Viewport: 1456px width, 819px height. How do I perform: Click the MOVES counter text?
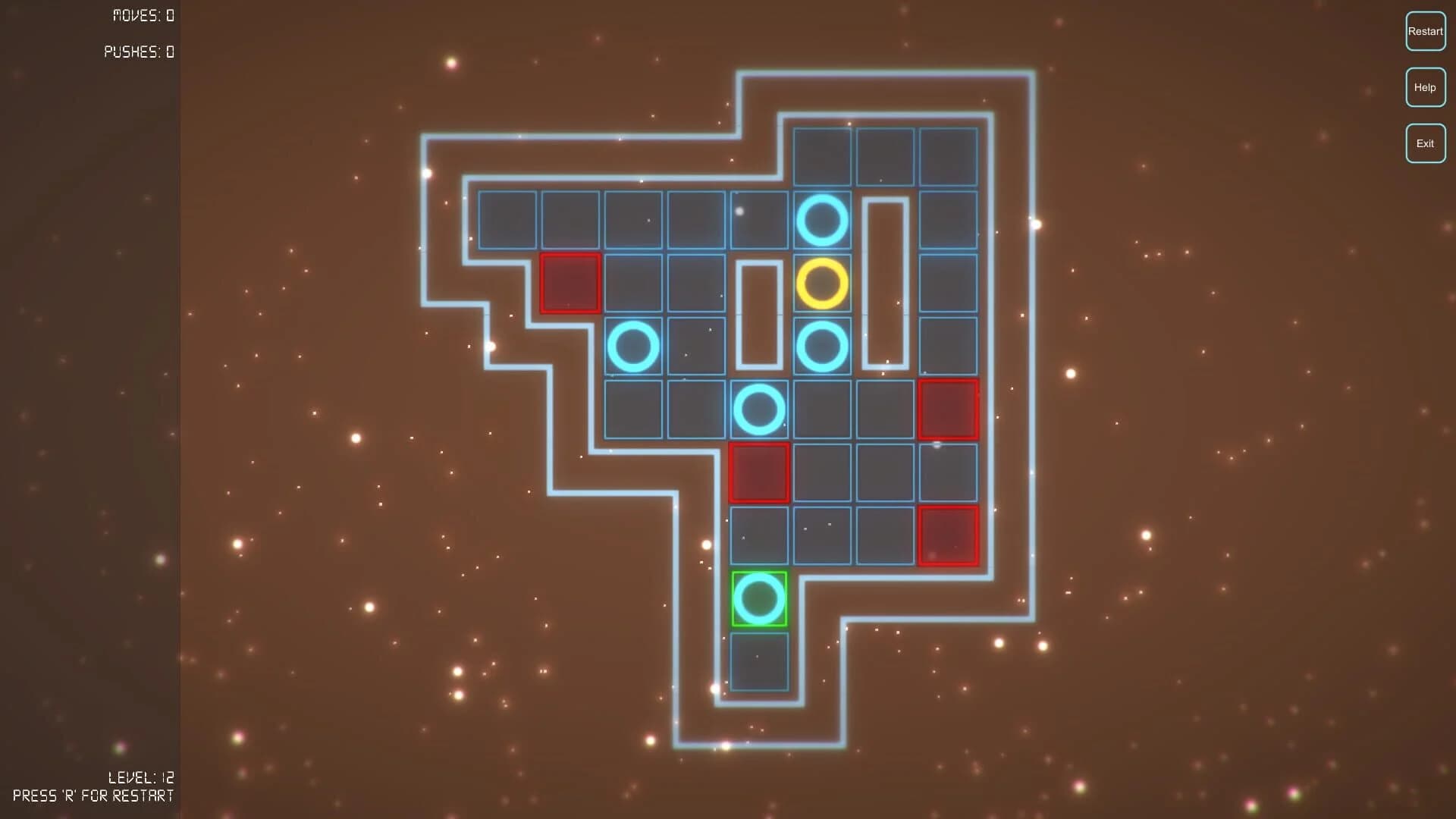(143, 15)
